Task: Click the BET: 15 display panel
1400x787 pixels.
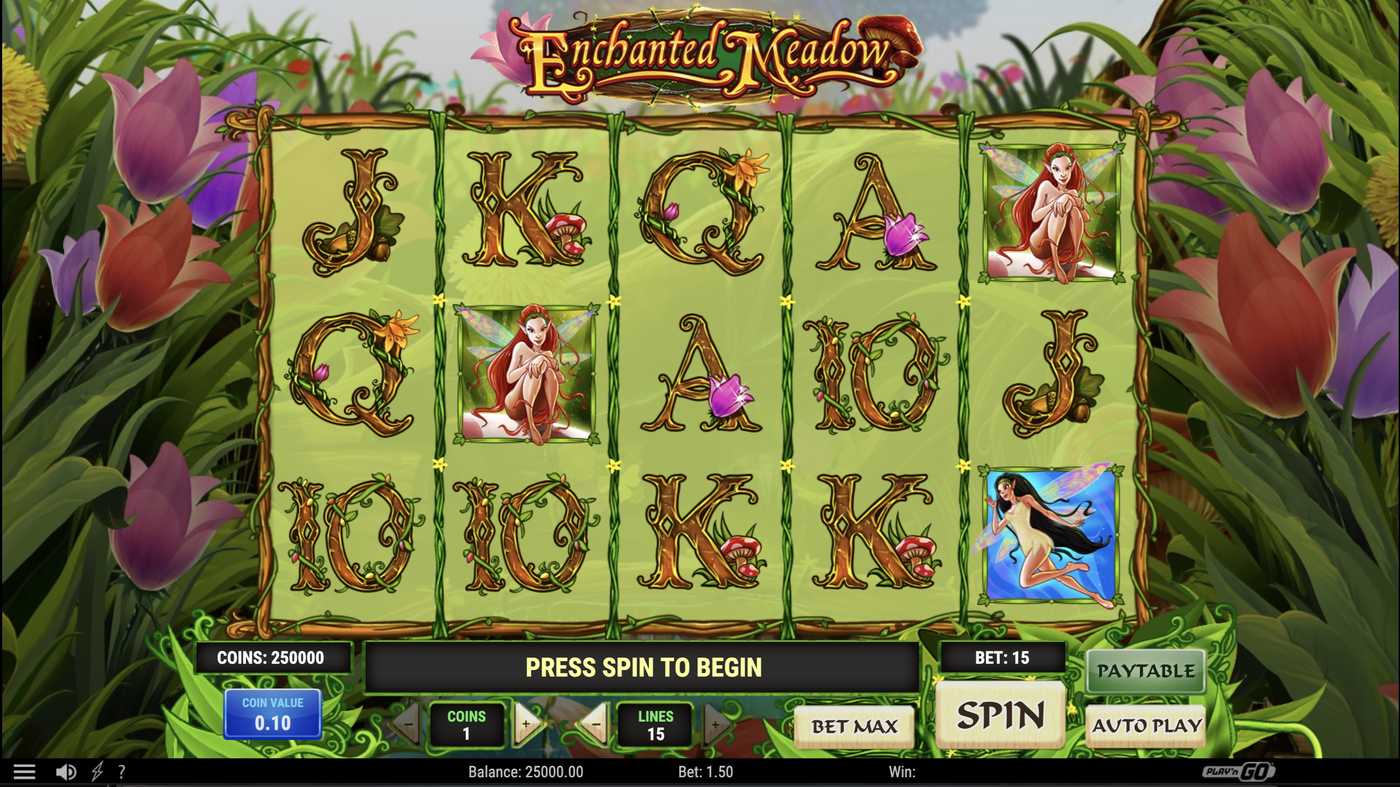Action: pos(1001,657)
